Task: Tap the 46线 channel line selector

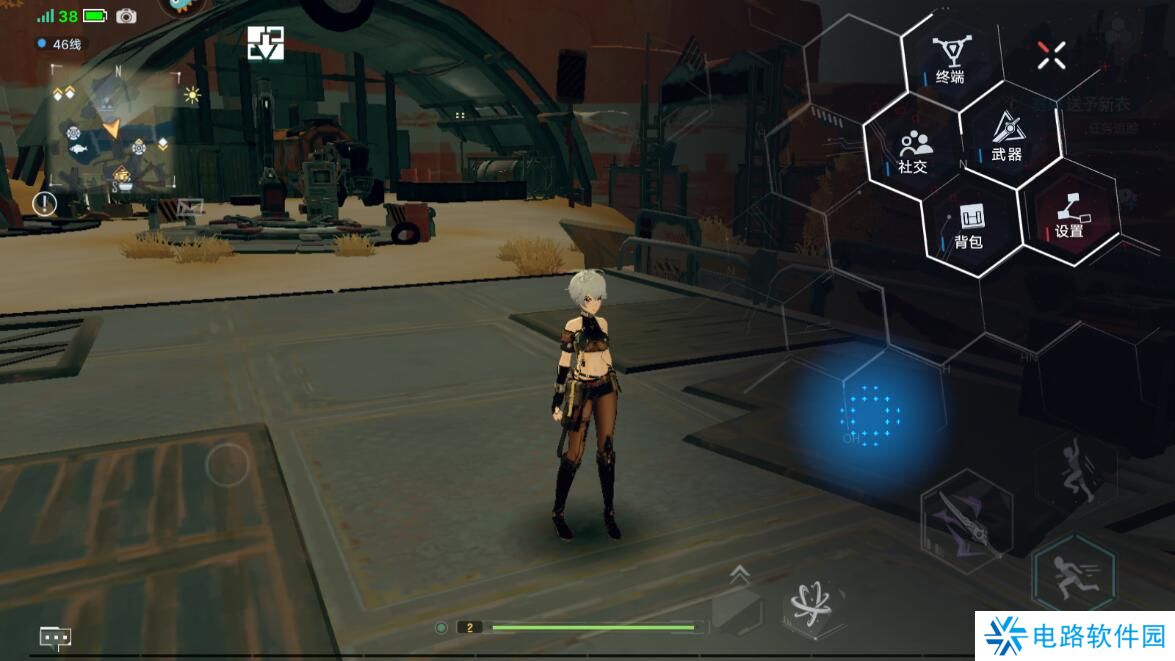Action: click(x=60, y=44)
